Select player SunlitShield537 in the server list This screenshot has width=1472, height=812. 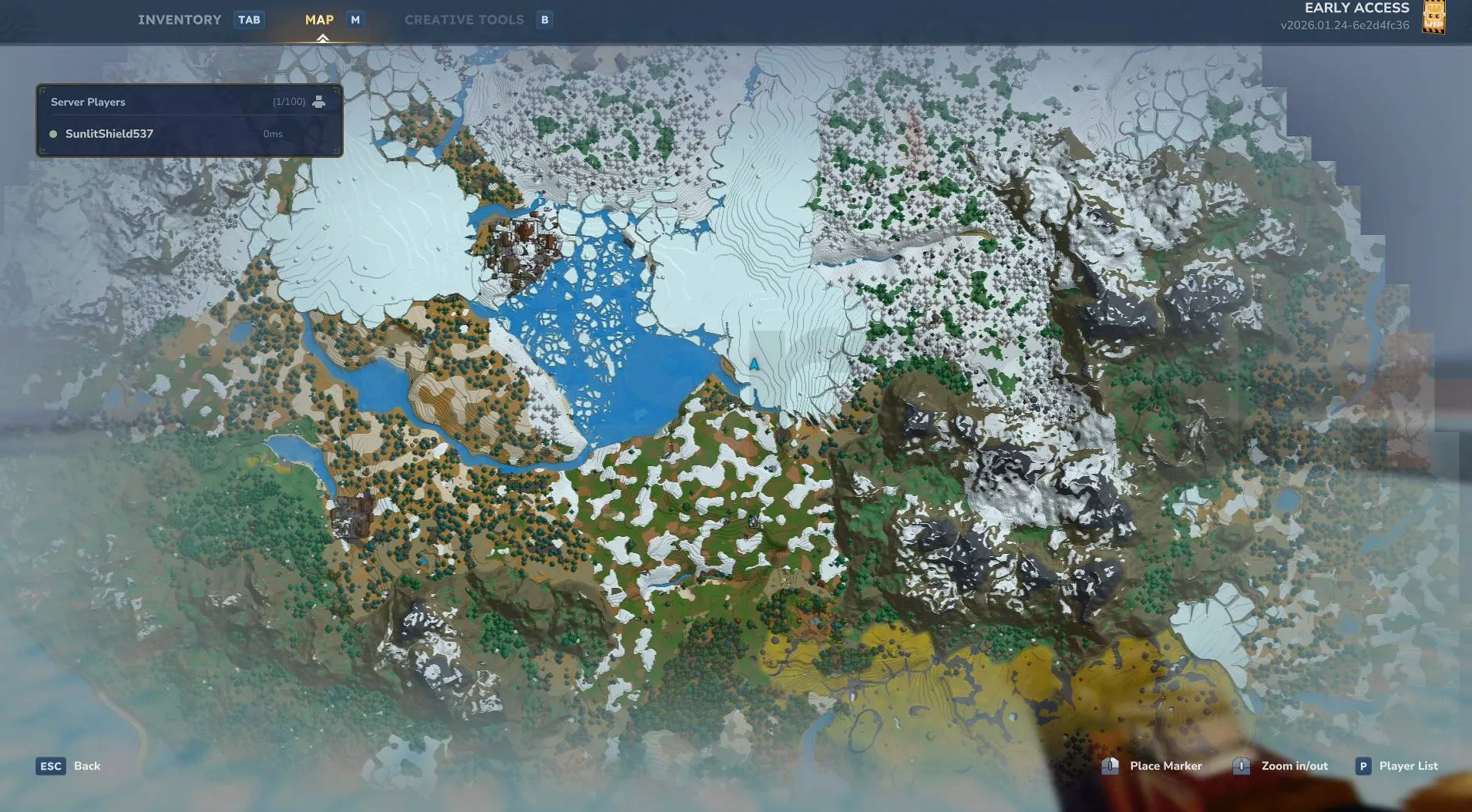pos(109,134)
